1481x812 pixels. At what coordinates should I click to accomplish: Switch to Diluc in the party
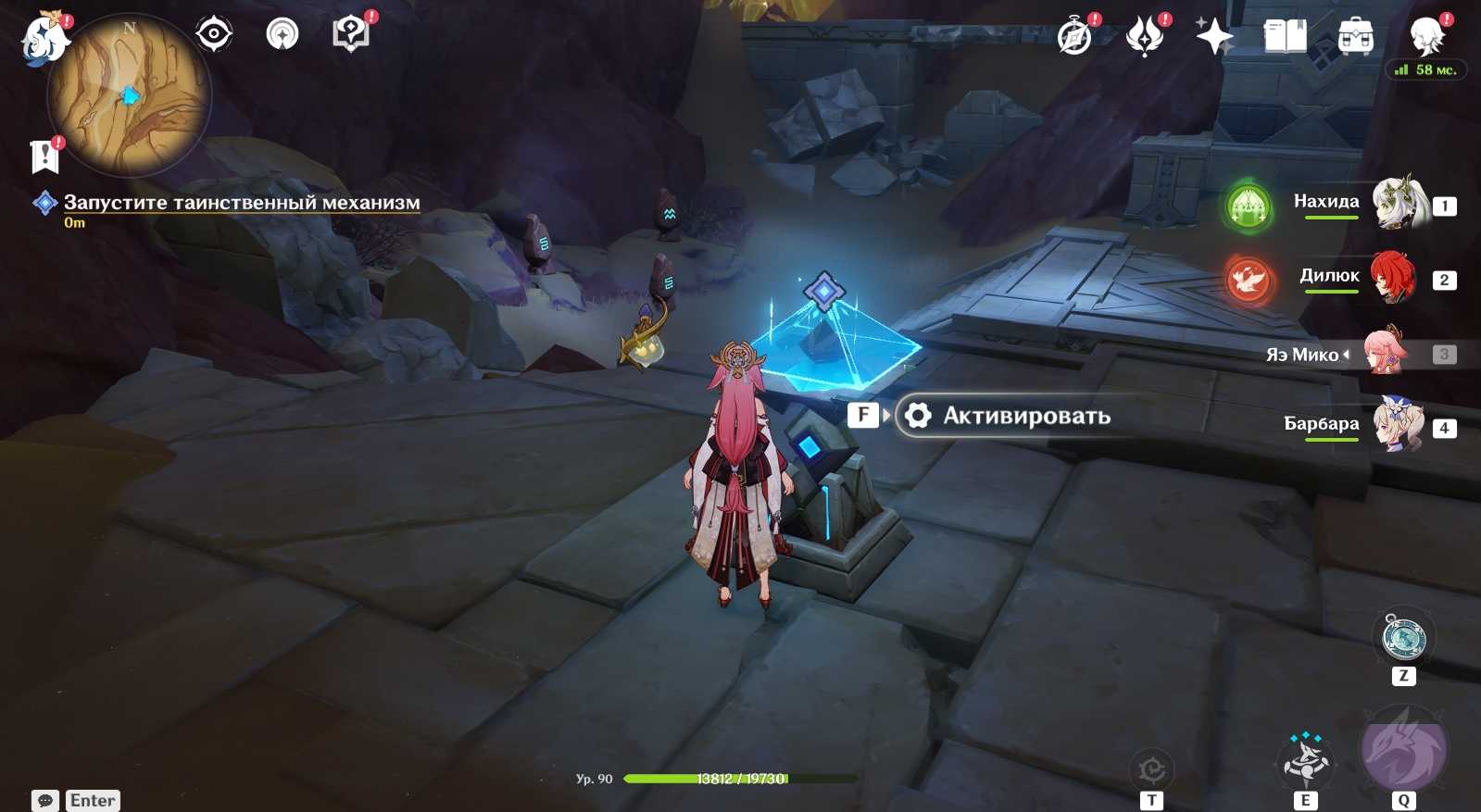[1394, 277]
